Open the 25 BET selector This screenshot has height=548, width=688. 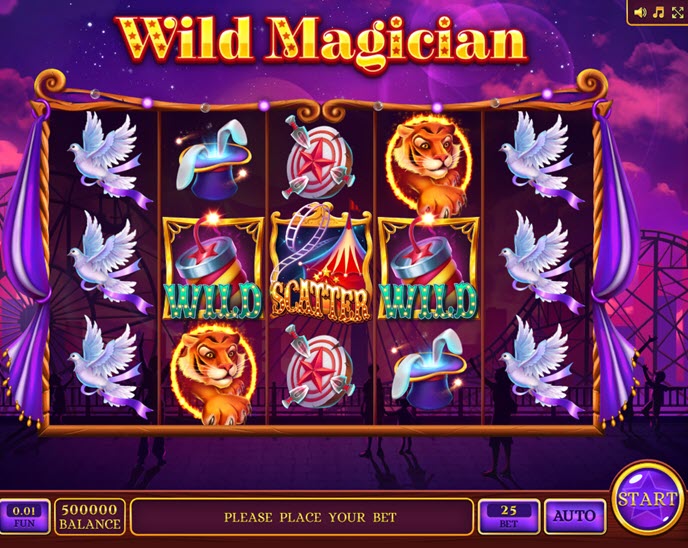coord(509,516)
